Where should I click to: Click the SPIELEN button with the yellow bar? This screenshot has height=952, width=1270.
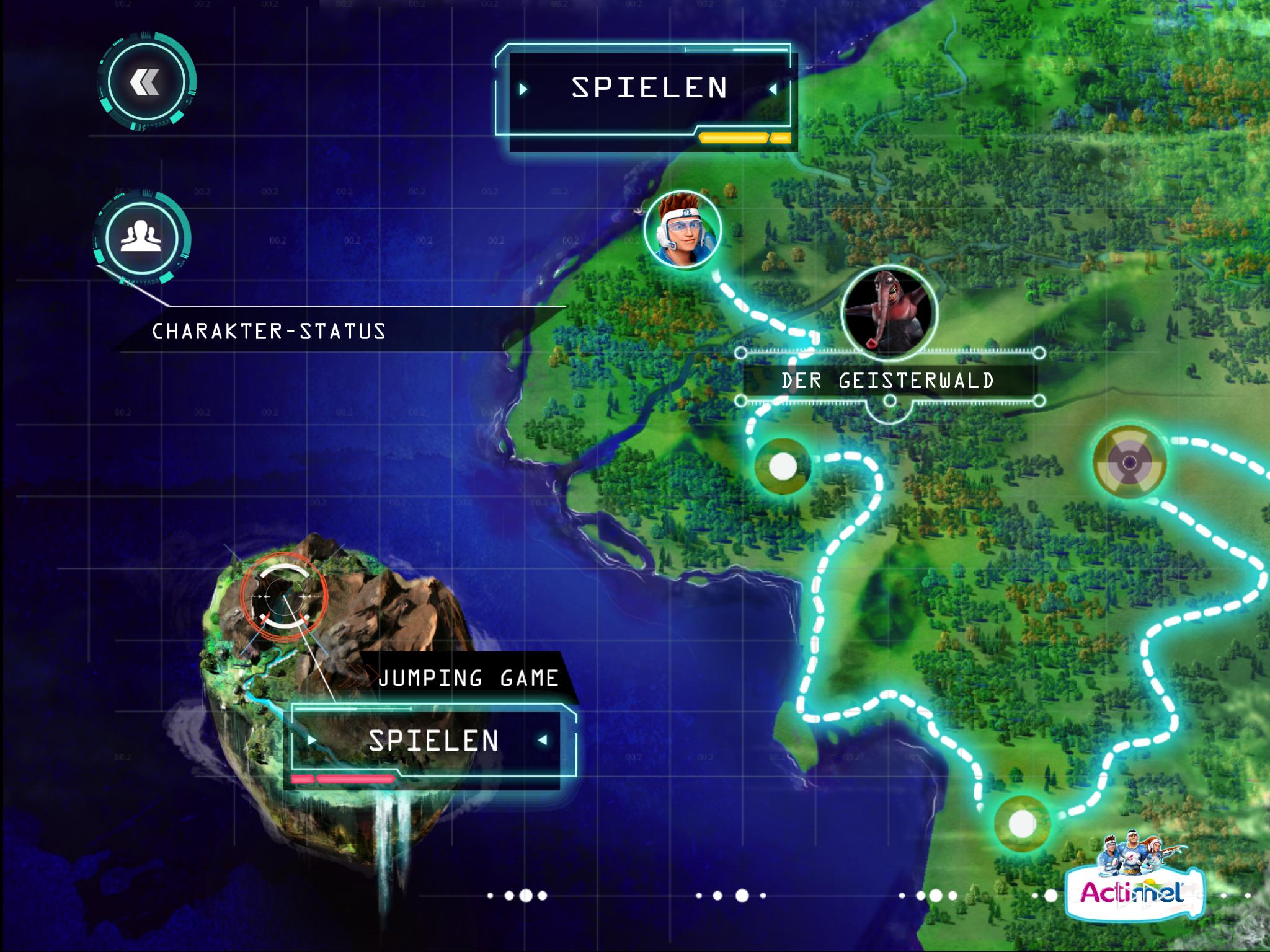648,90
